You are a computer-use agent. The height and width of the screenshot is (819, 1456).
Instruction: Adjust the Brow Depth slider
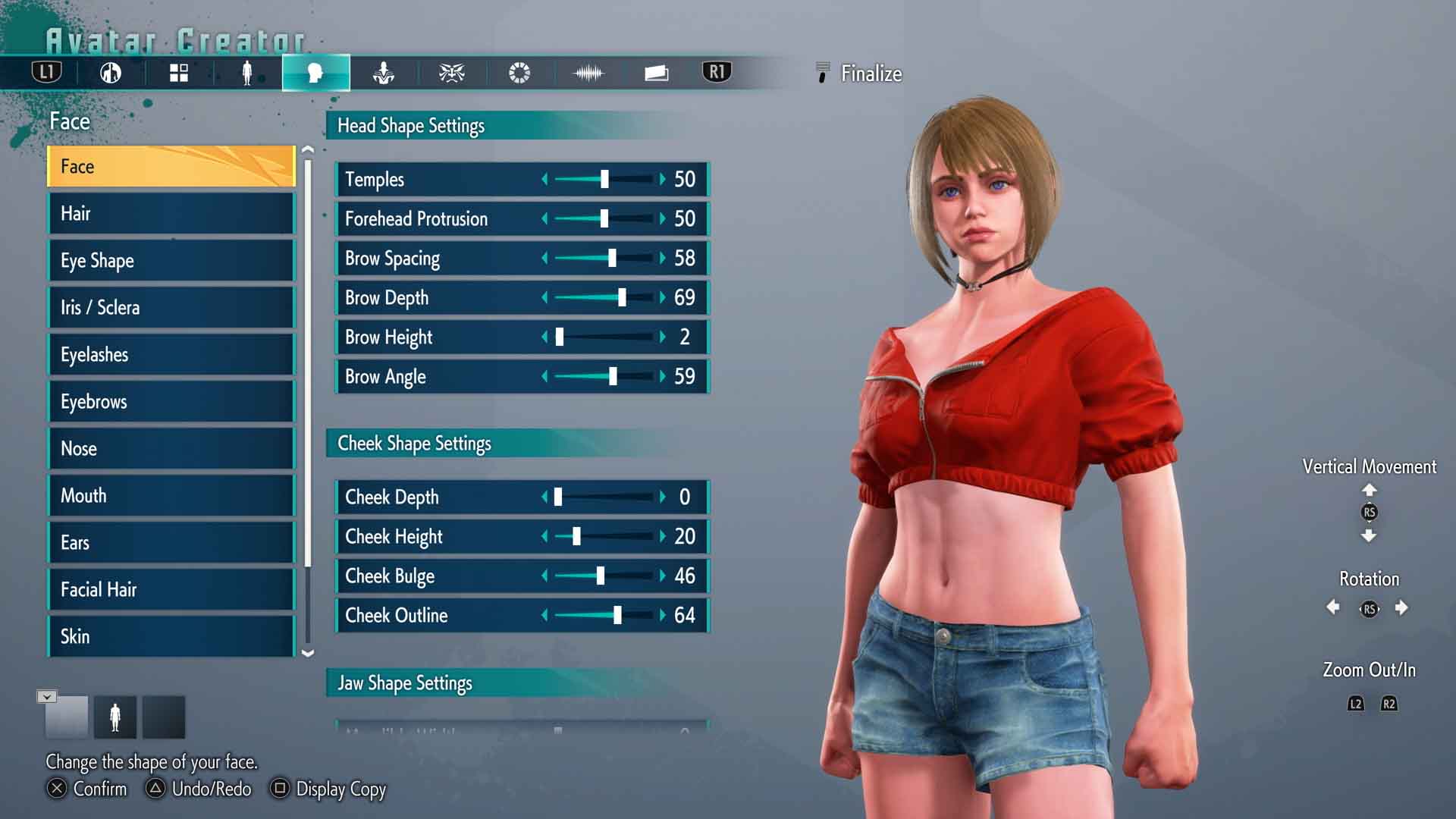[622, 298]
